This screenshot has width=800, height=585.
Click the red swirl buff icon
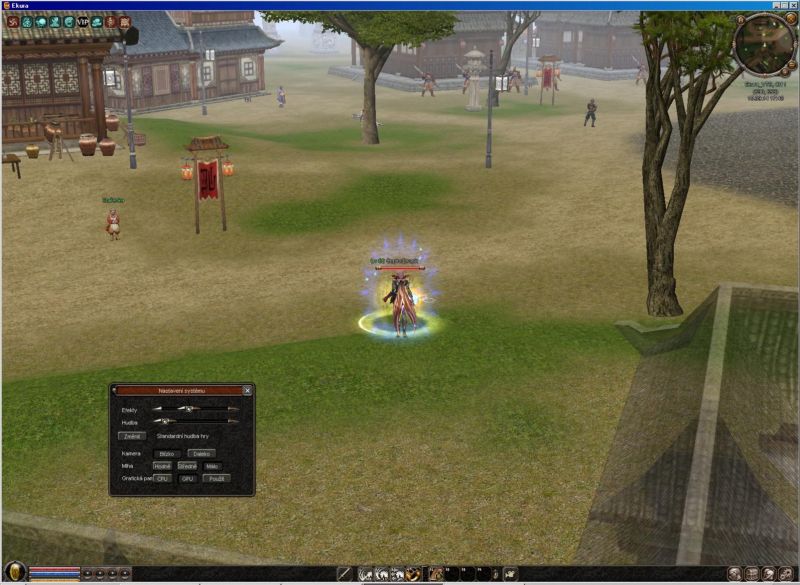click(x=12, y=21)
